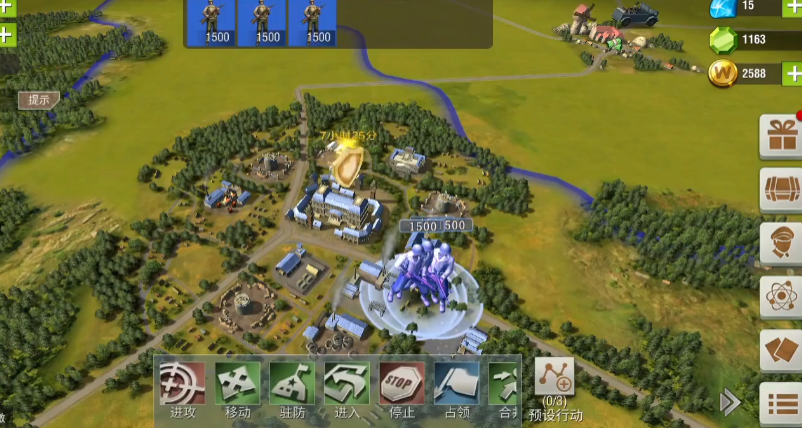Open the gift box rewards
The image size is (802, 428).
[x=781, y=135]
